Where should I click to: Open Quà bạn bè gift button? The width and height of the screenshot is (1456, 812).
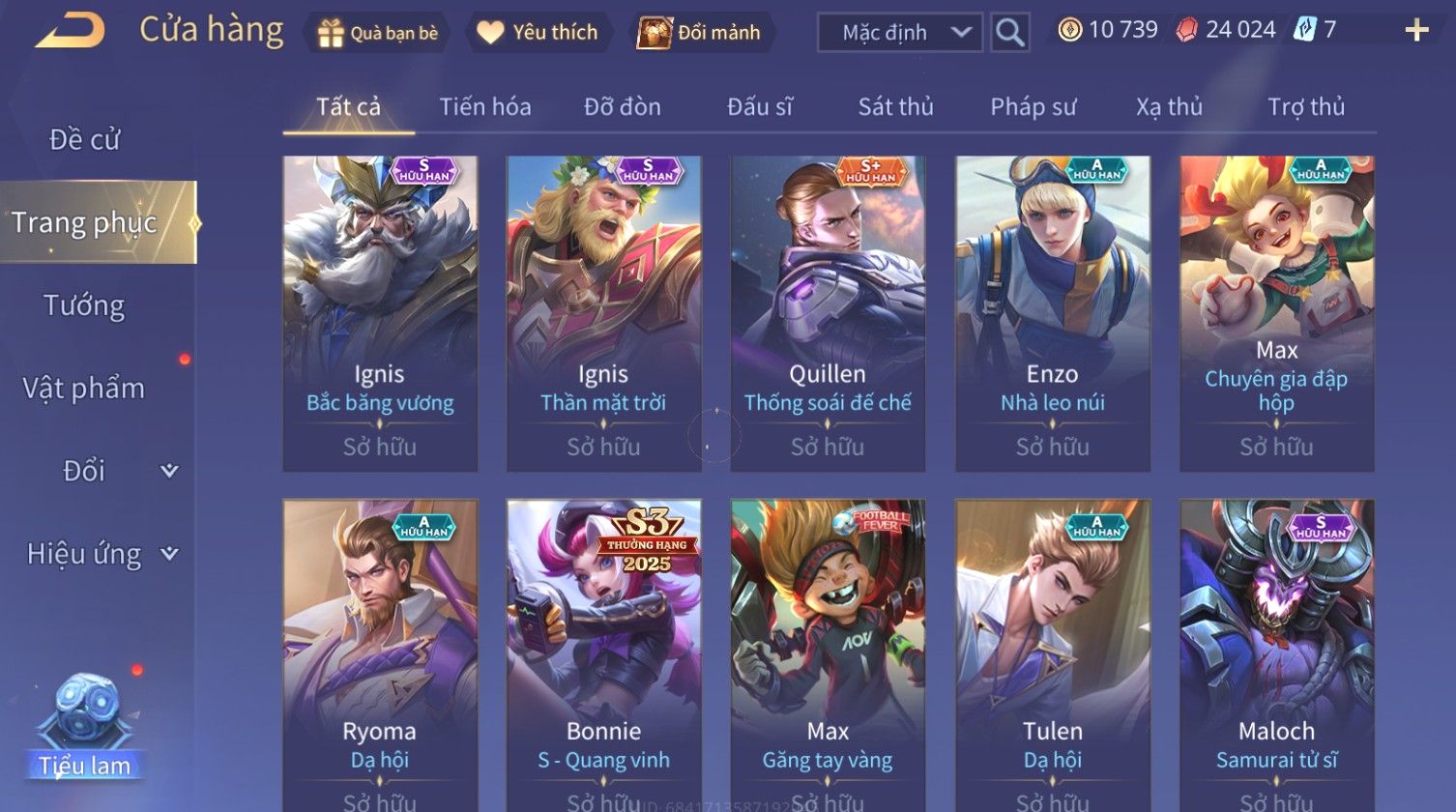(x=378, y=33)
